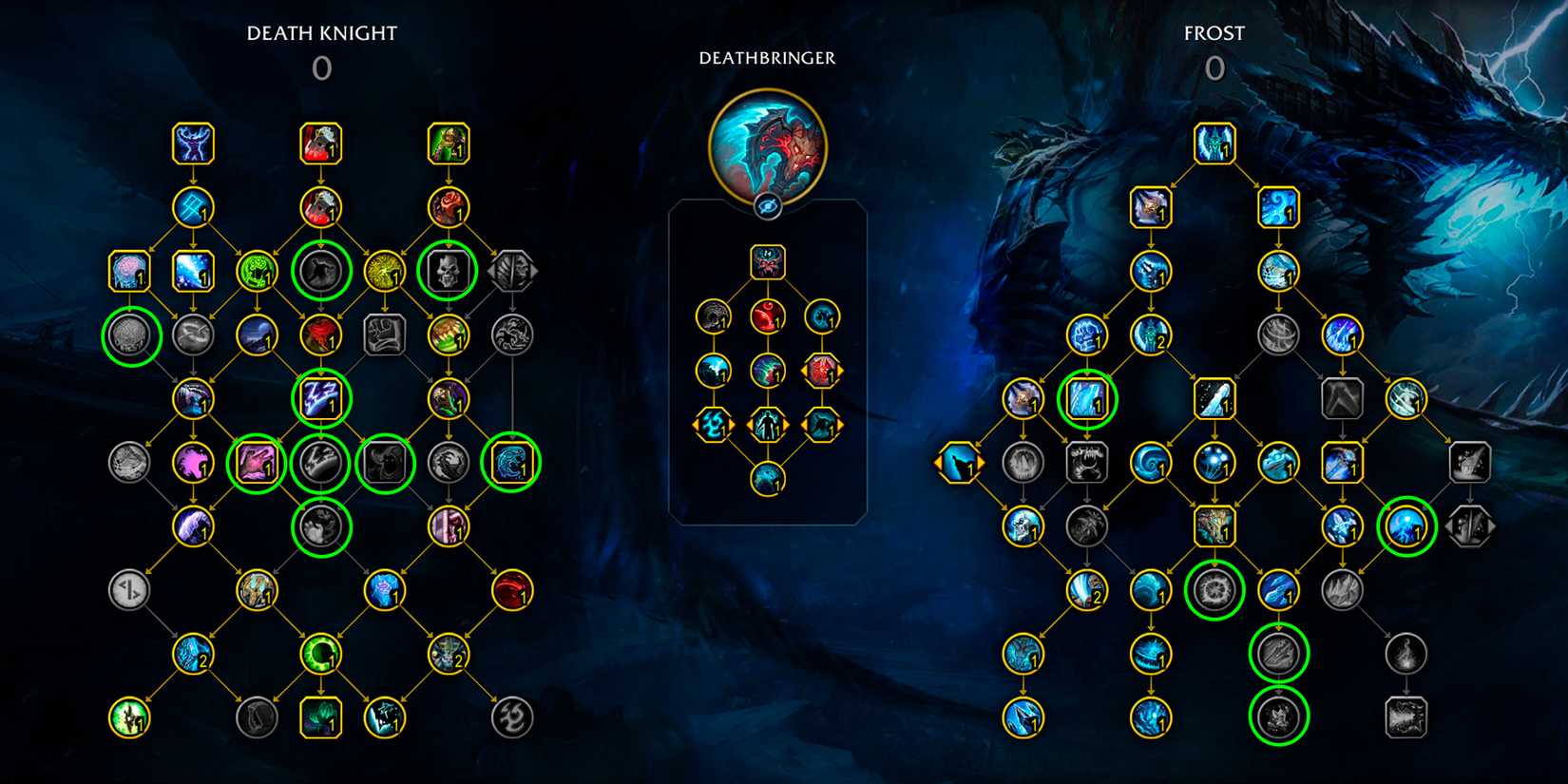Click the DEATH KNIGHT tree header
This screenshot has width=1568, height=784.
[x=322, y=32]
